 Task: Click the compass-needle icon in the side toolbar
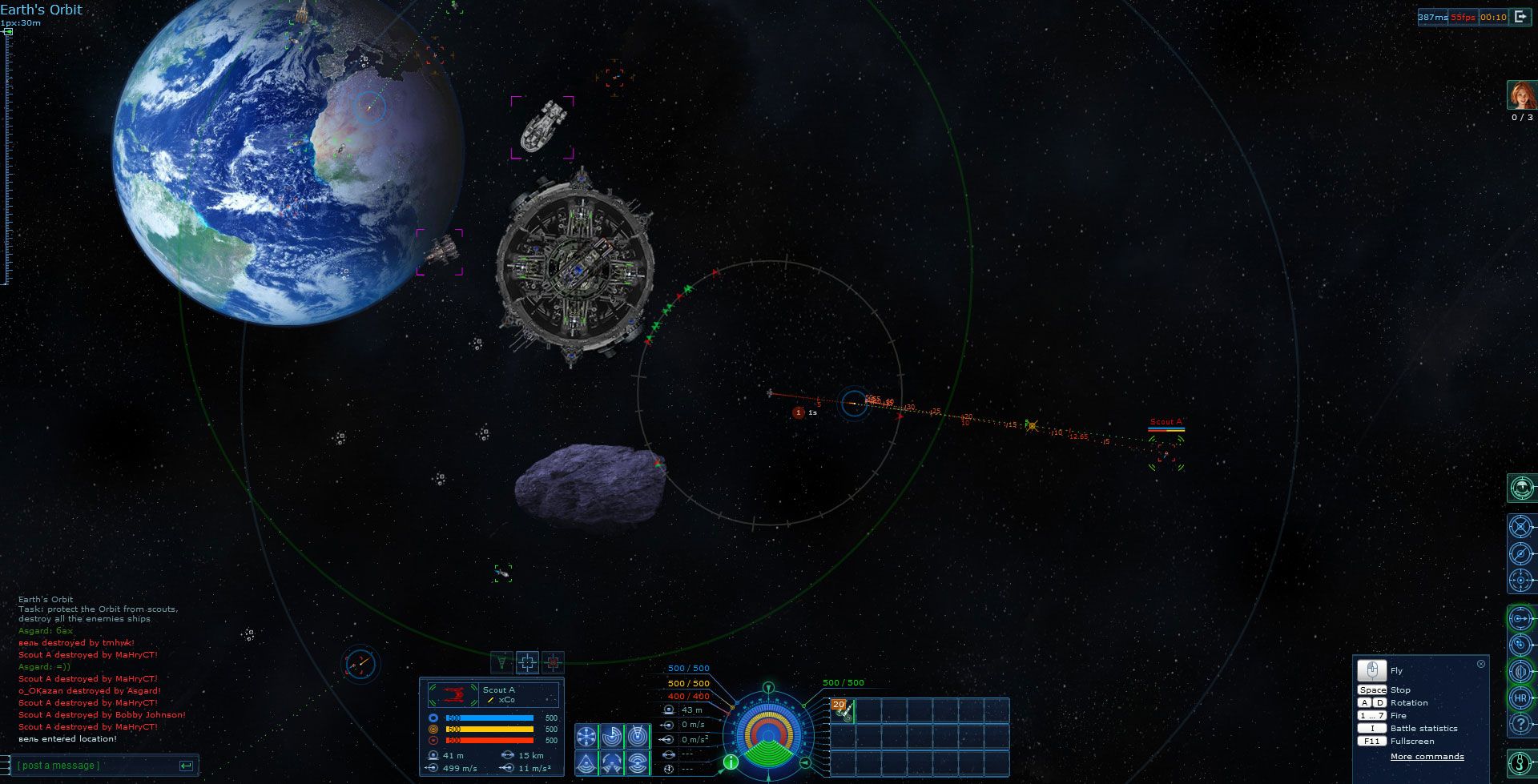click(x=1520, y=553)
